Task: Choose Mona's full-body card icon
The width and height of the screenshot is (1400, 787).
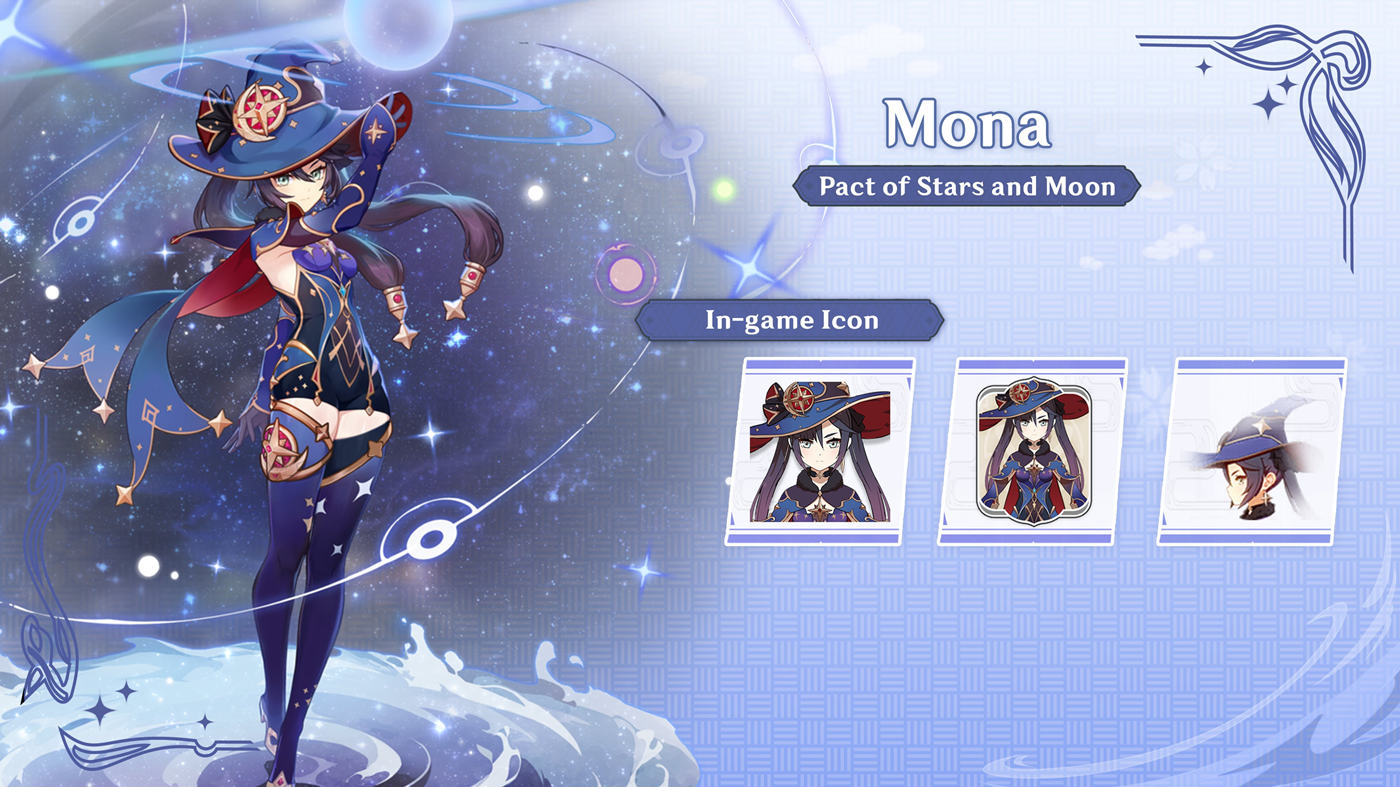Action: [1032, 450]
